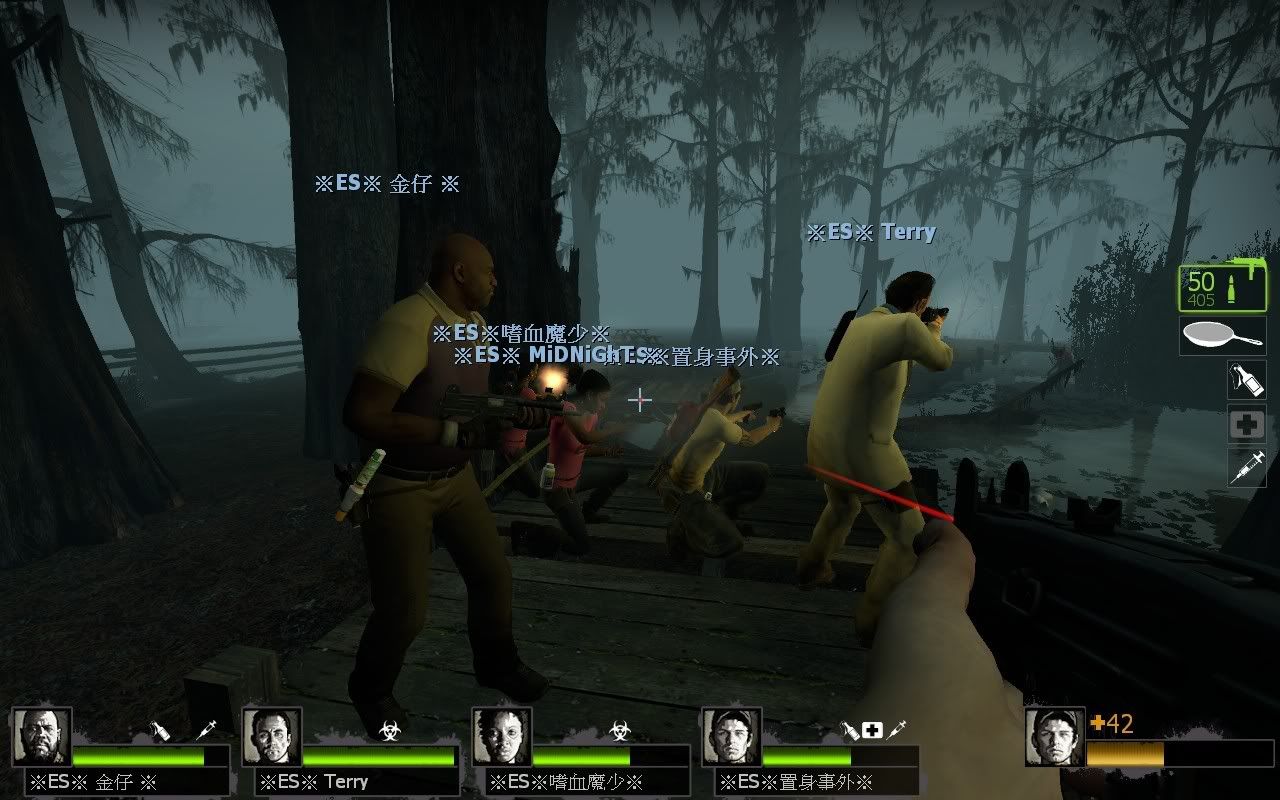Select the primary weapon ammo slot
Screen dimensions: 1280x800
click(x=1222, y=289)
